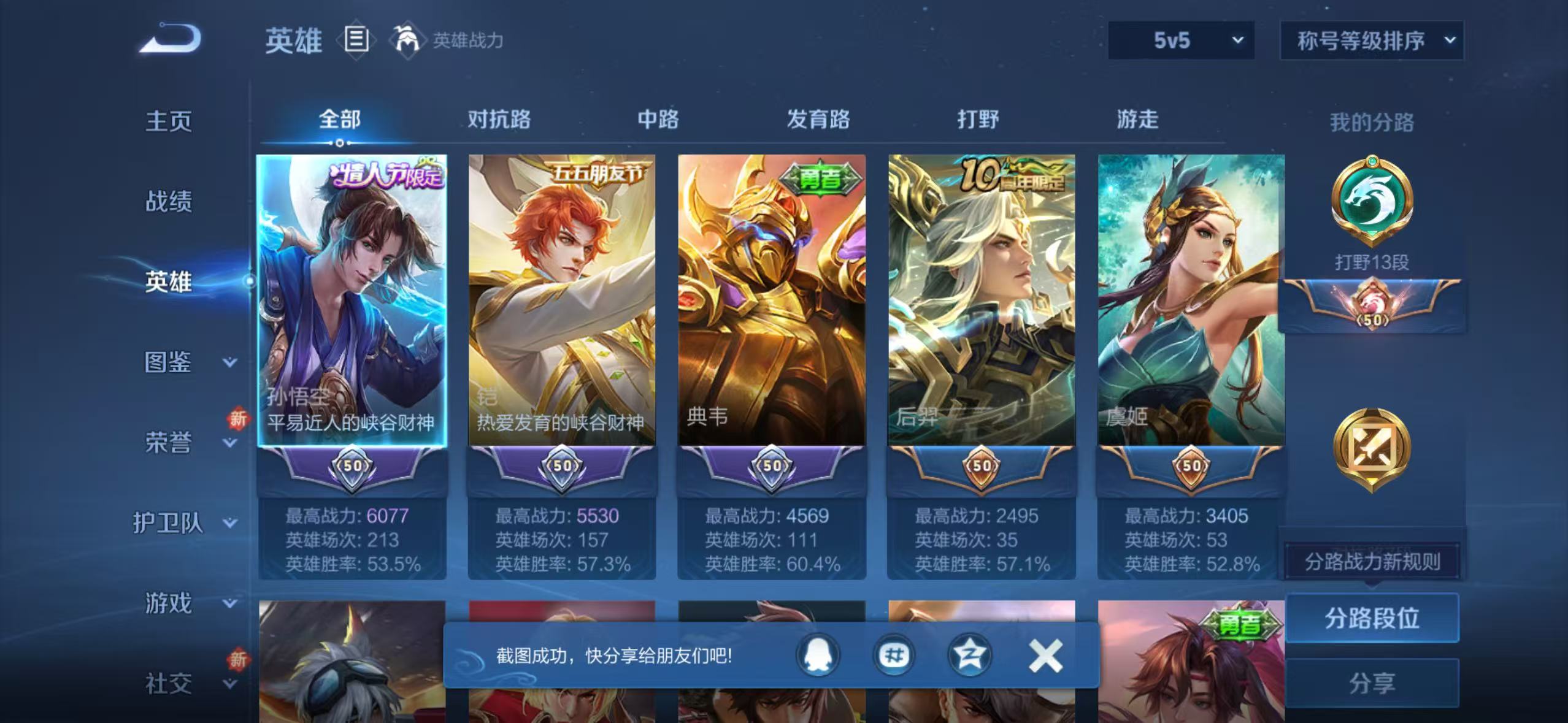The image size is (1568, 723).
Task: Click the 分路段位 button
Action: point(1373,619)
